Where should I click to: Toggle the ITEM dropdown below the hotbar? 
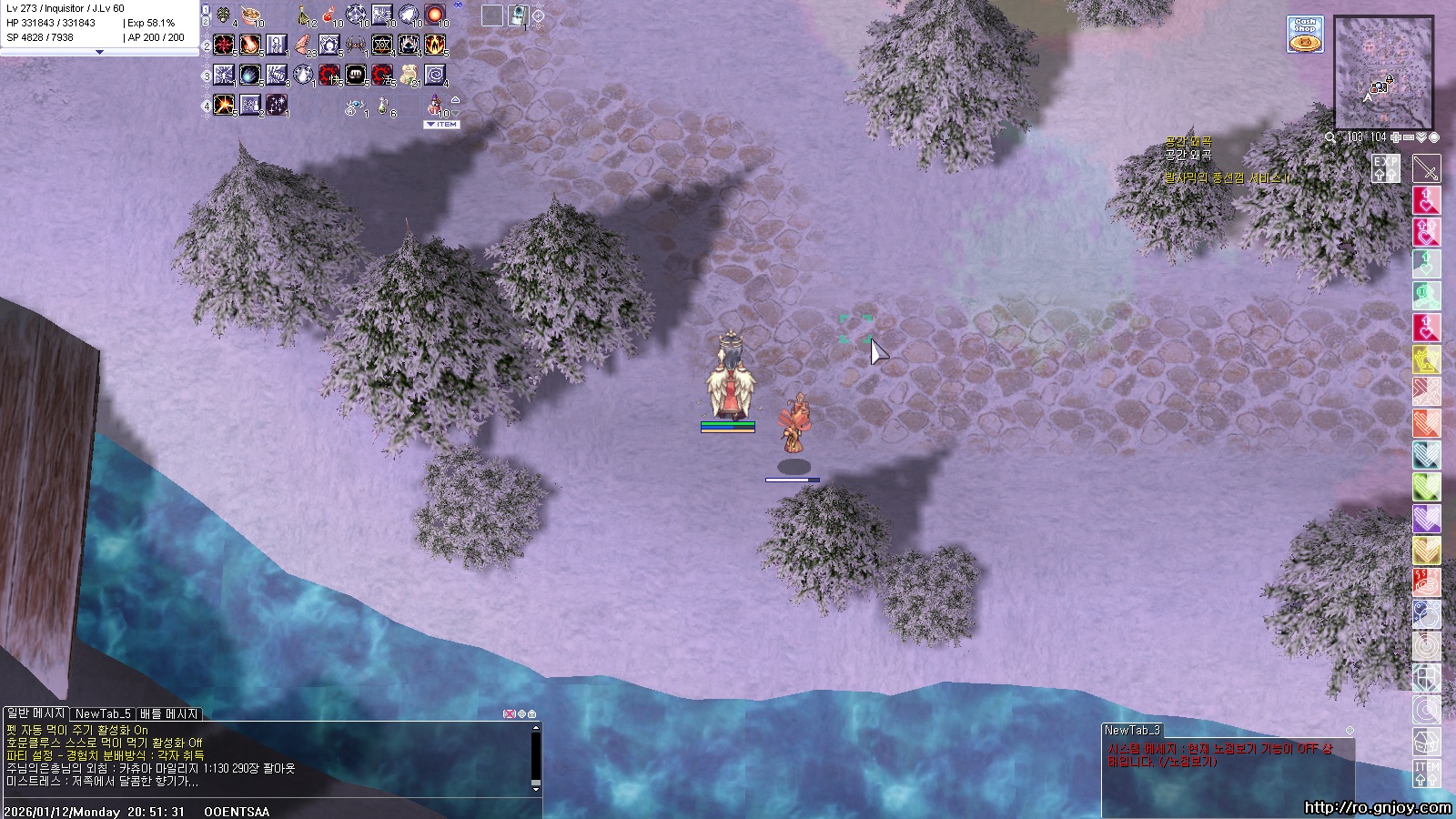click(443, 124)
